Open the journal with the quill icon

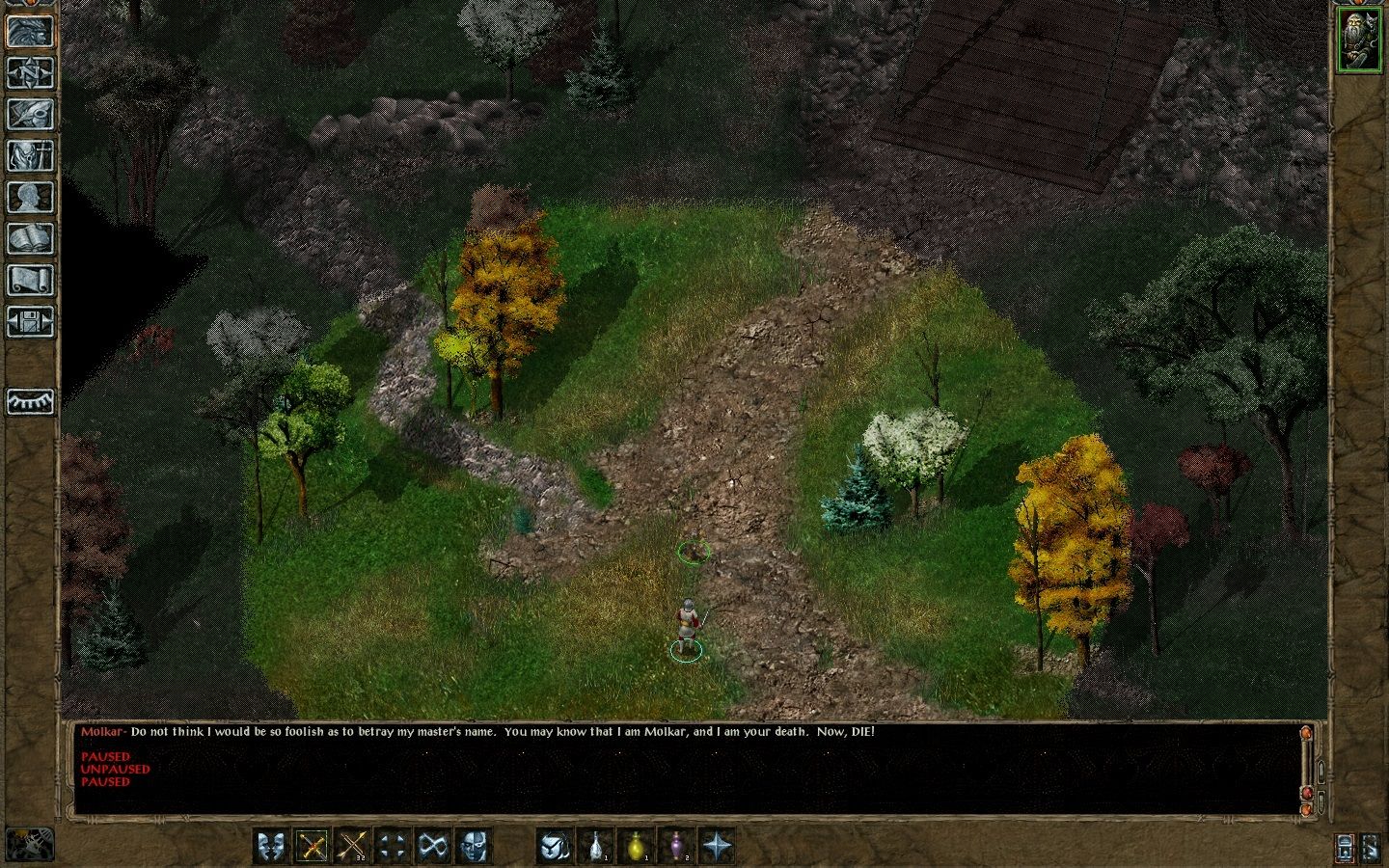point(30,114)
